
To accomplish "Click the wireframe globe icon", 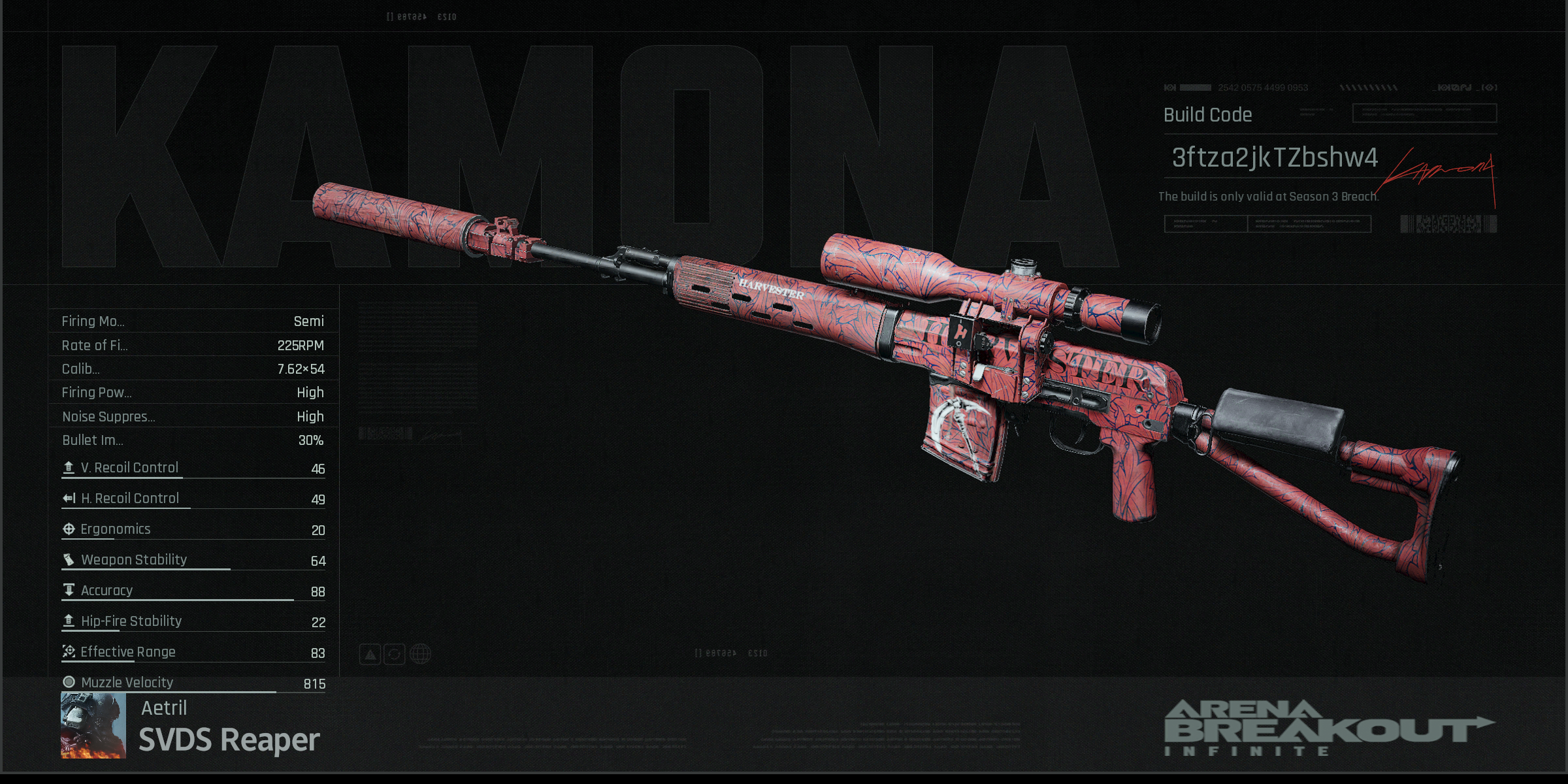I will [x=420, y=654].
